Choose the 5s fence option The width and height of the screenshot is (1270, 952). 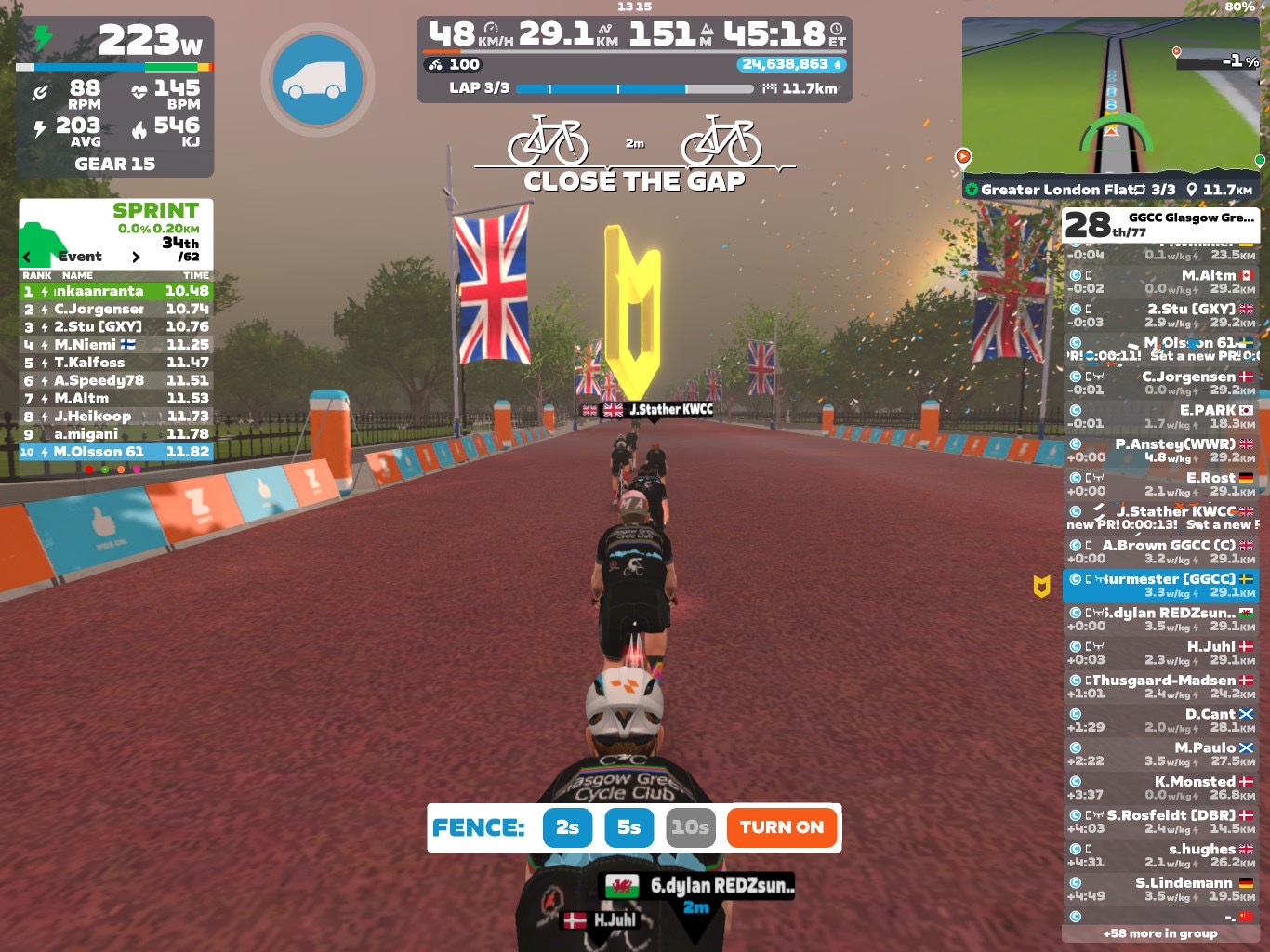pyautogui.click(x=629, y=827)
